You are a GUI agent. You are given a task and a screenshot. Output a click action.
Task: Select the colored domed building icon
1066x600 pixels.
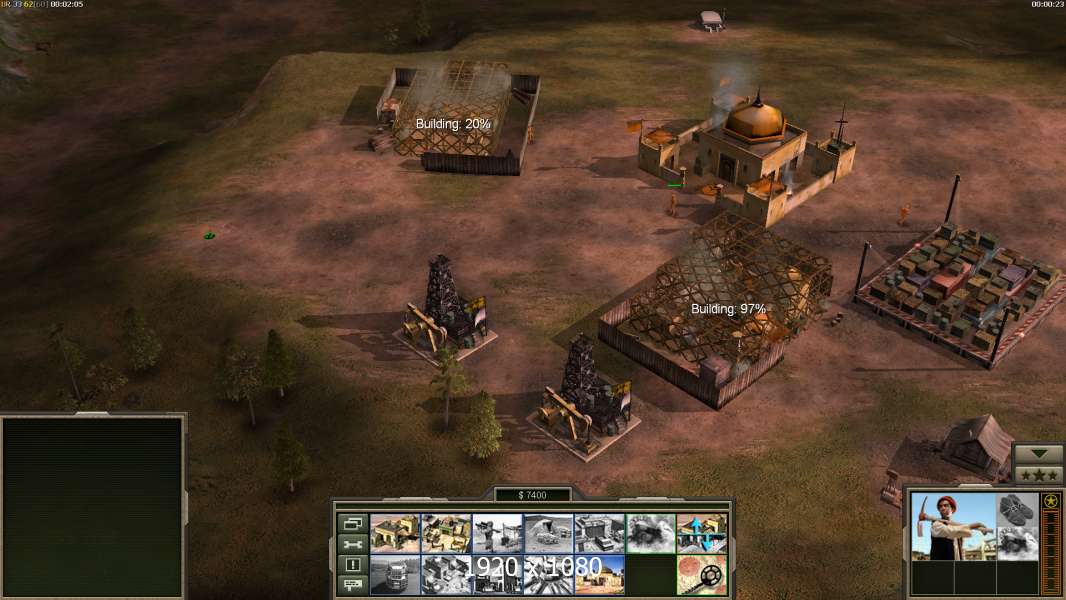point(599,574)
